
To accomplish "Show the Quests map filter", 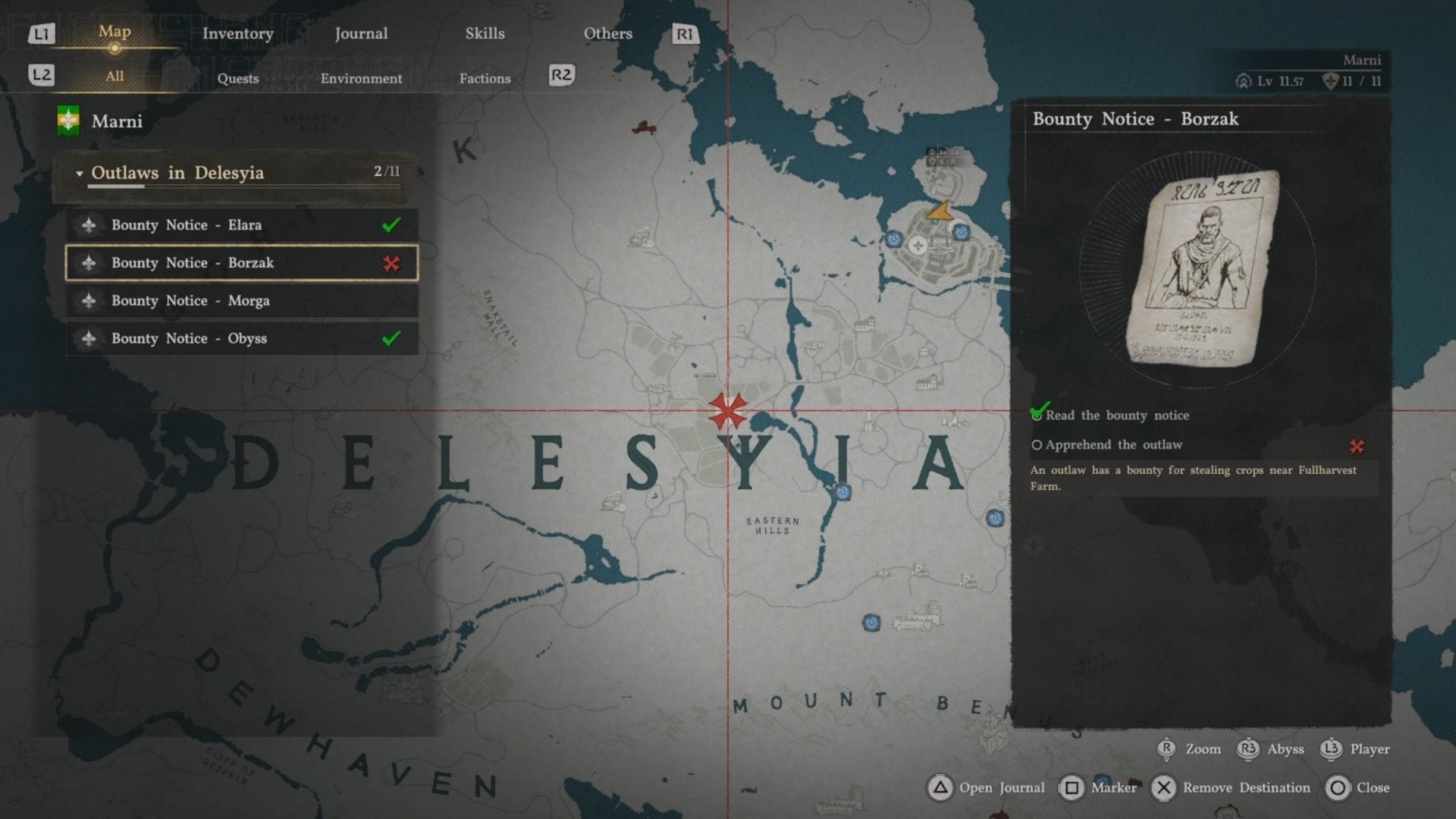I will coord(238,78).
